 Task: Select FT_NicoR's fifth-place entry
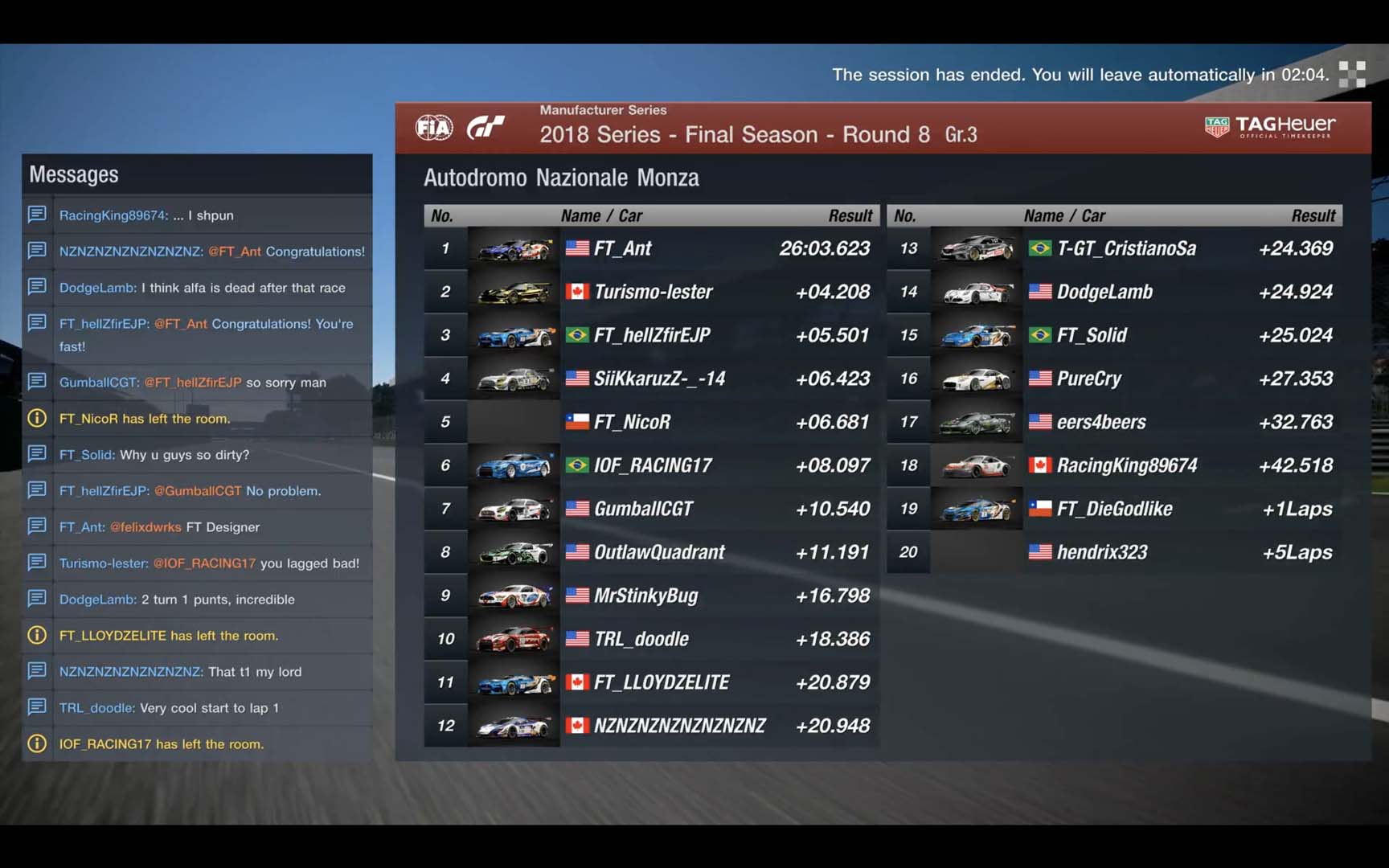coord(651,422)
